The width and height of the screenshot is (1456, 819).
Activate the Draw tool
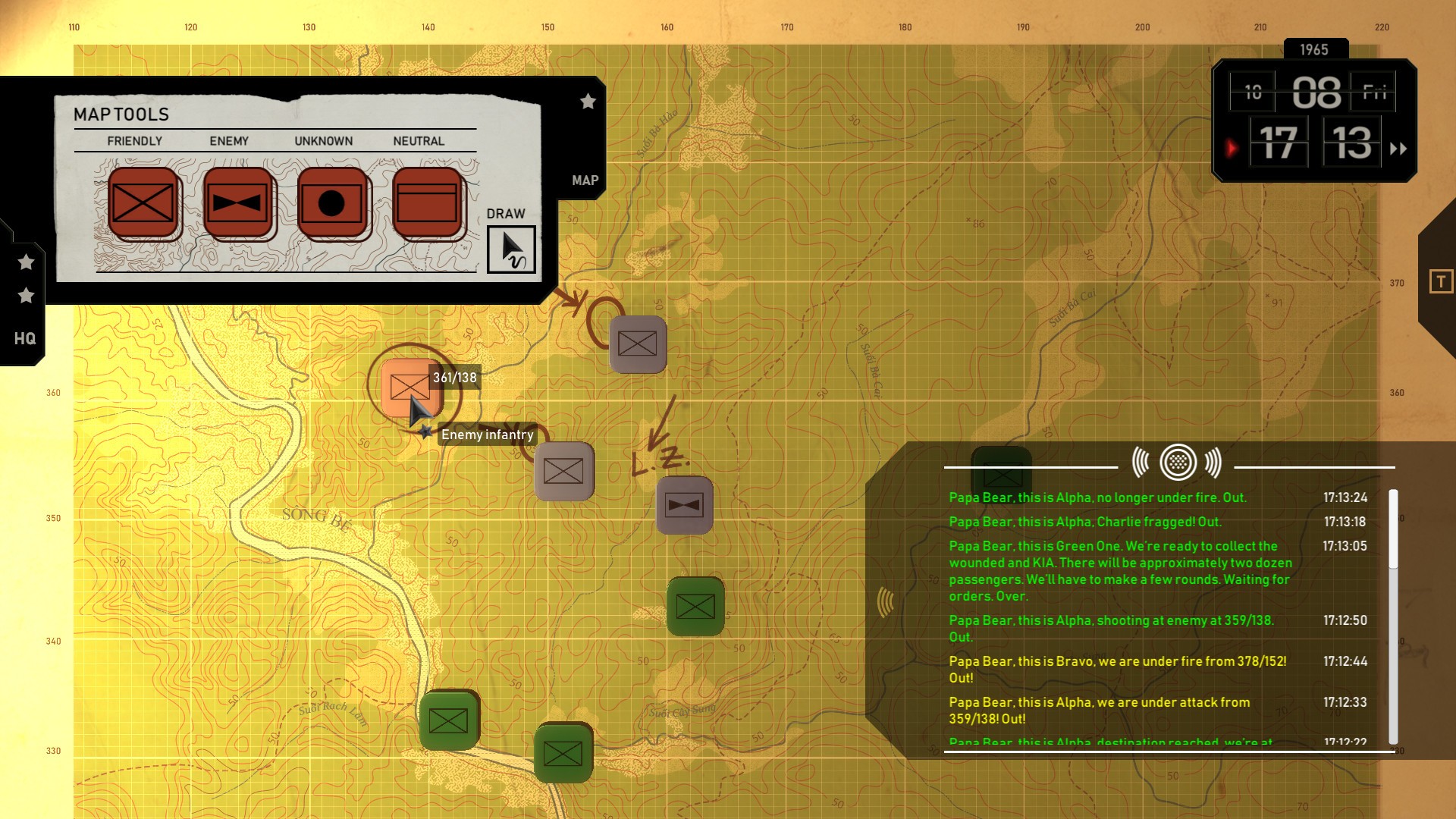click(x=513, y=249)
